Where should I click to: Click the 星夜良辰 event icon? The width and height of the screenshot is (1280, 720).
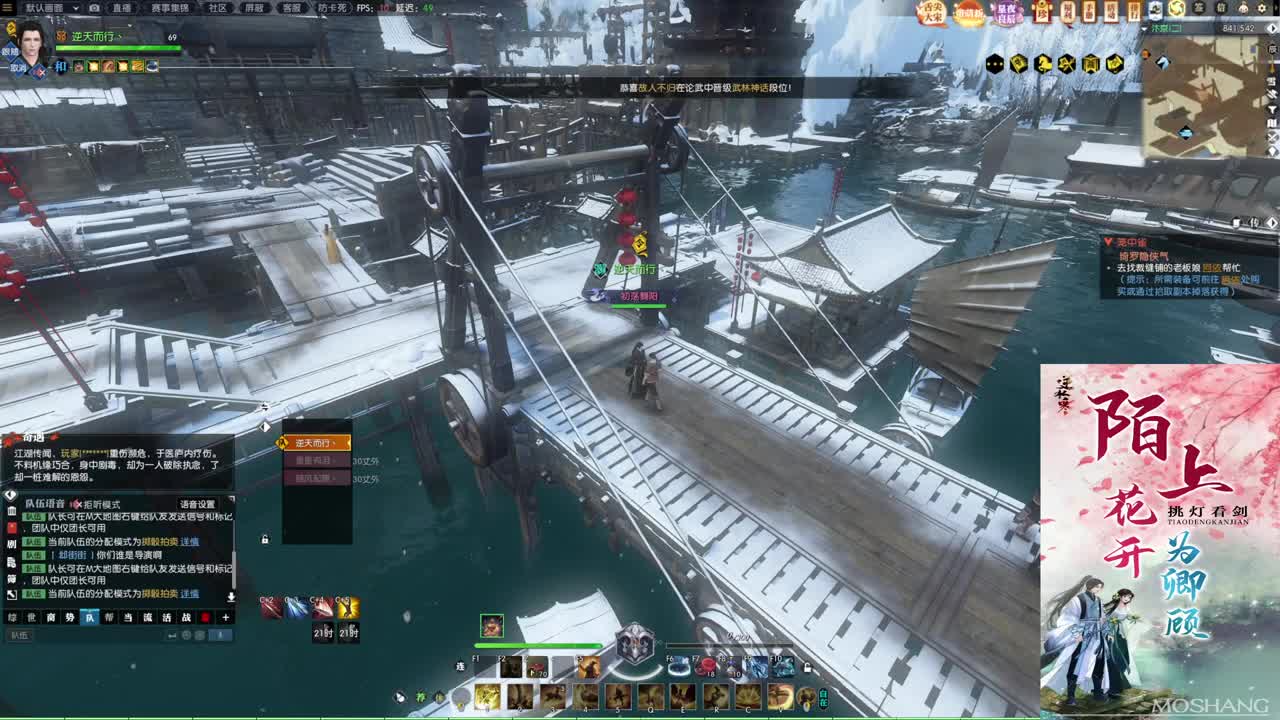pyautogui.click(x=1005, y=13)
